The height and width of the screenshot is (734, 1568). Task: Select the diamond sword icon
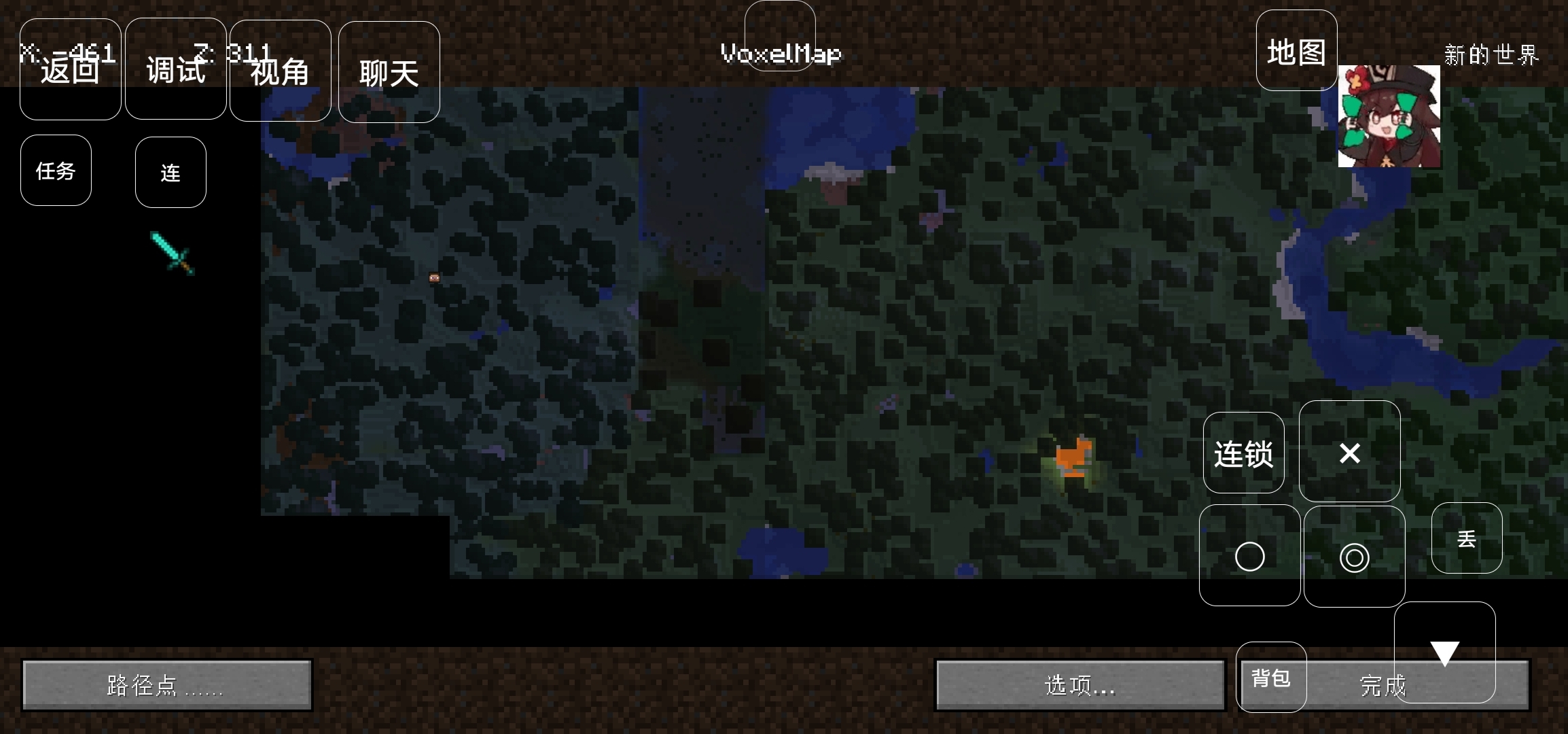click(173, 253)
